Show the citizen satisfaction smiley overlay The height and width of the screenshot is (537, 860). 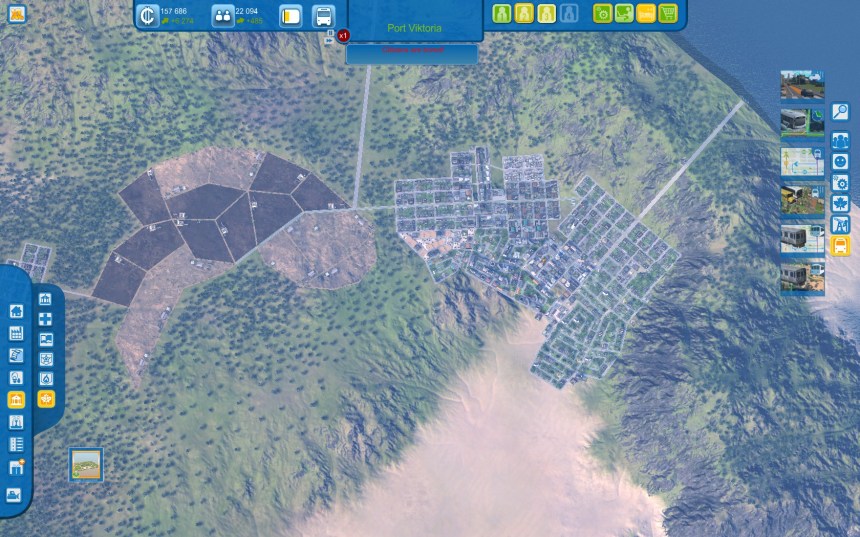(840, 160)
